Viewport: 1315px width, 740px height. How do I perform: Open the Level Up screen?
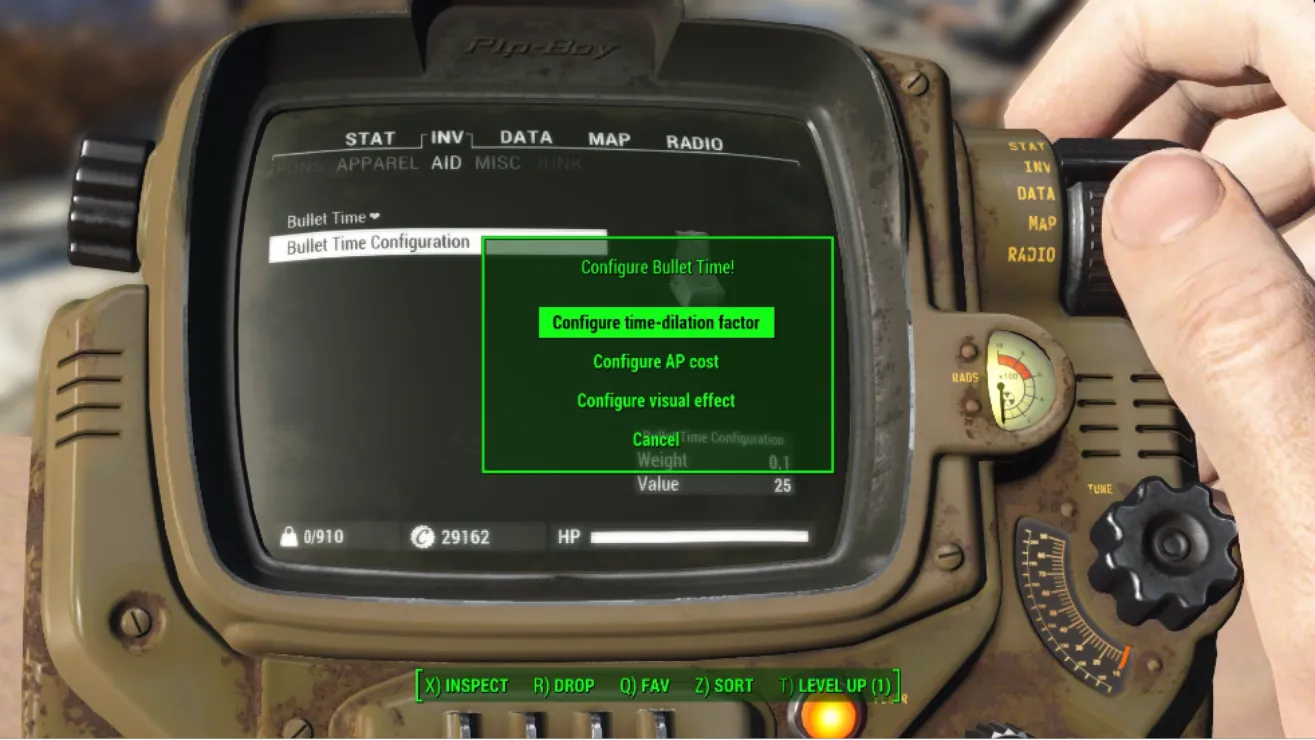click(835, 686)
